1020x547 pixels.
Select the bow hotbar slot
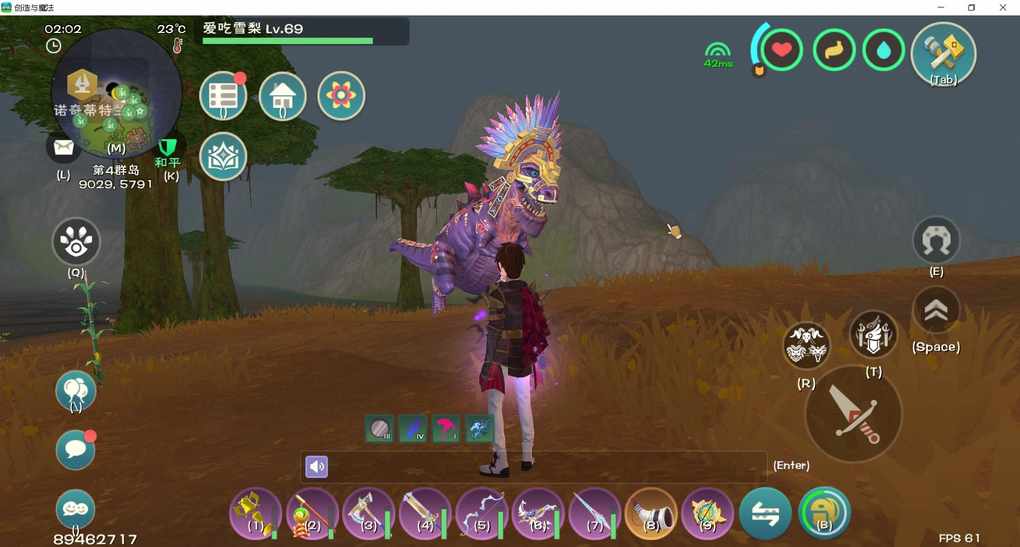point(480,512)
